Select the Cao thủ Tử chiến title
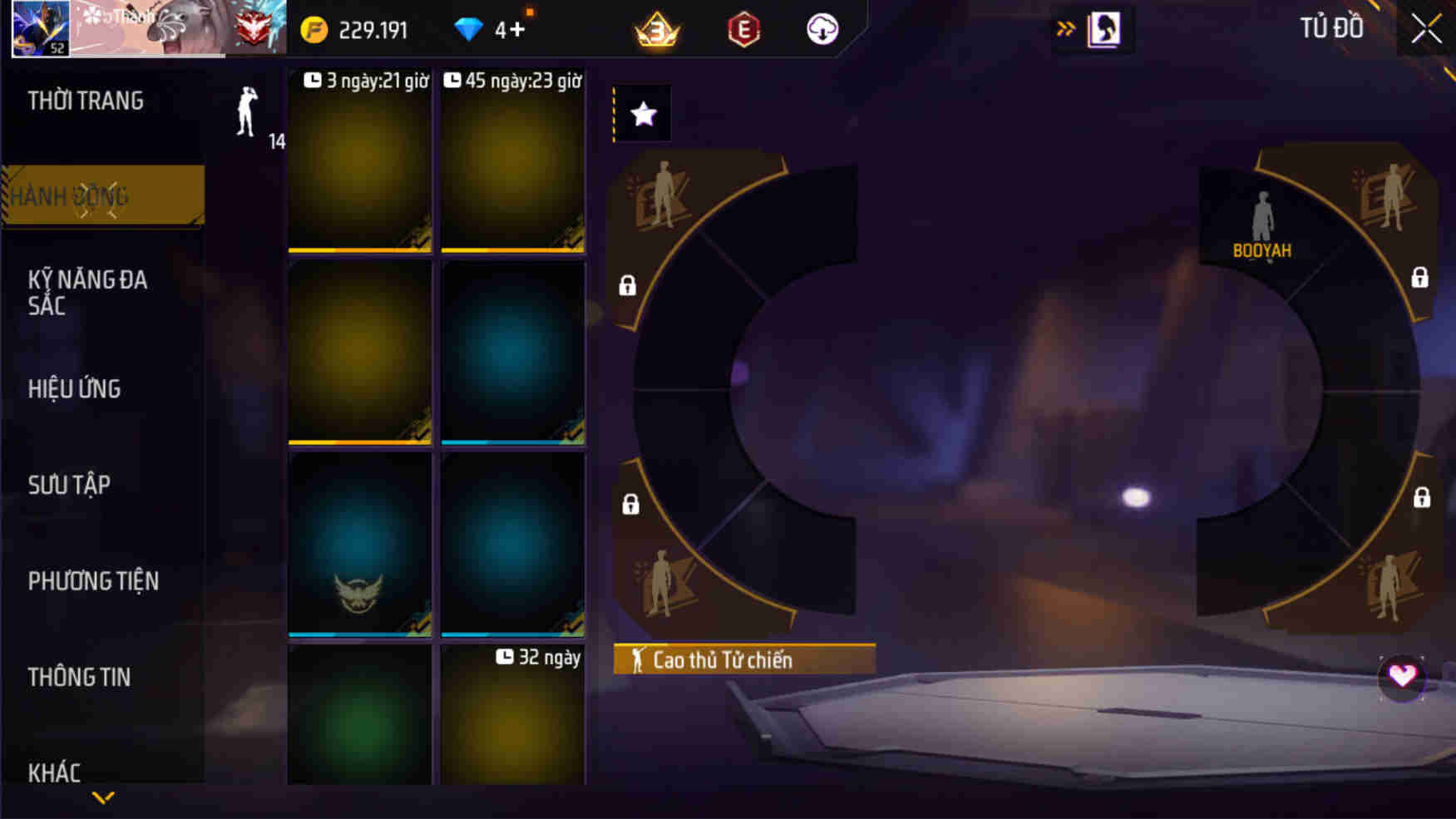Screen dimensions: 1456x819 743,659
